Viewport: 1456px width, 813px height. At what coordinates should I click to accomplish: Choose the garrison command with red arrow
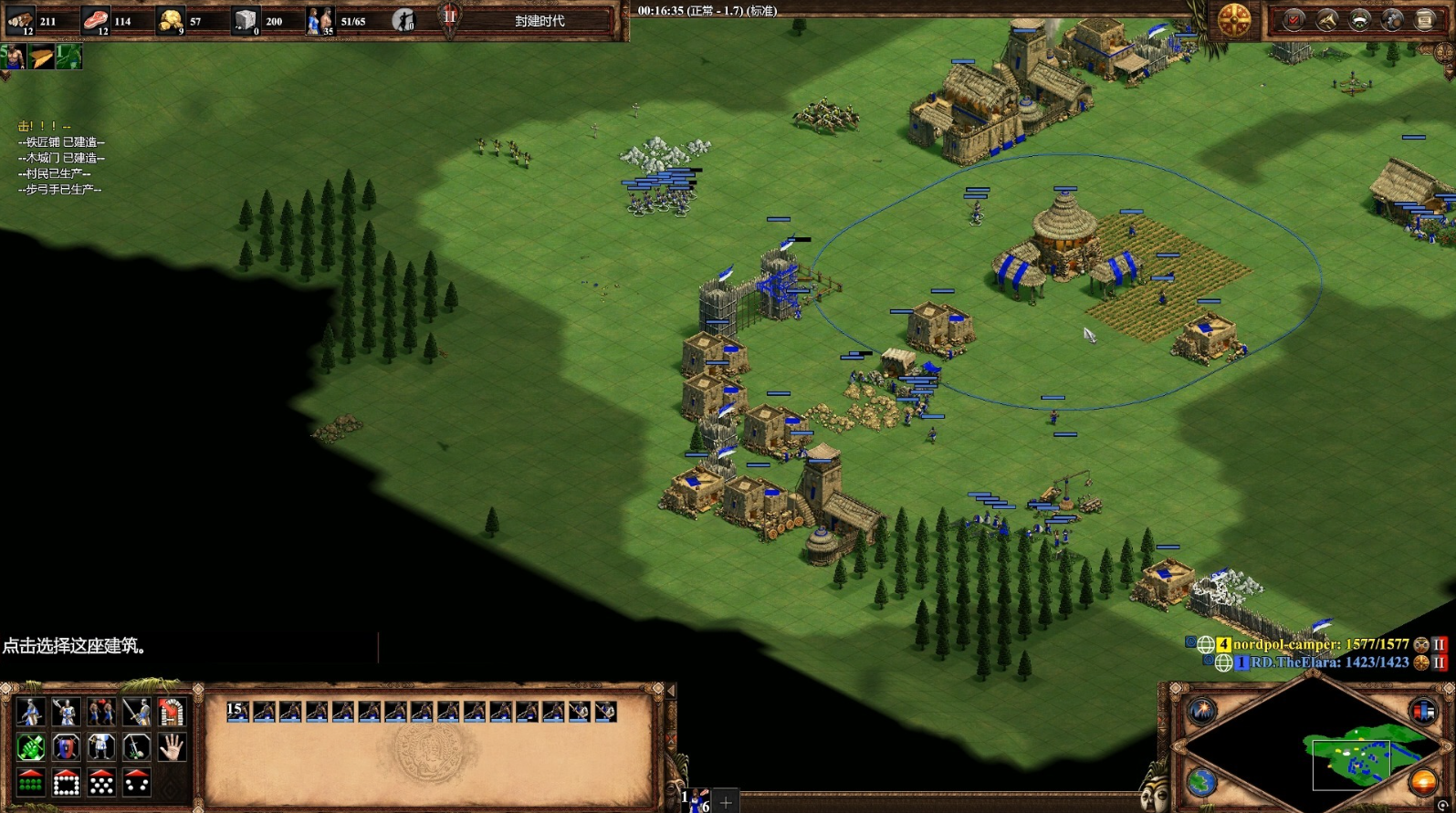point(171,712)
